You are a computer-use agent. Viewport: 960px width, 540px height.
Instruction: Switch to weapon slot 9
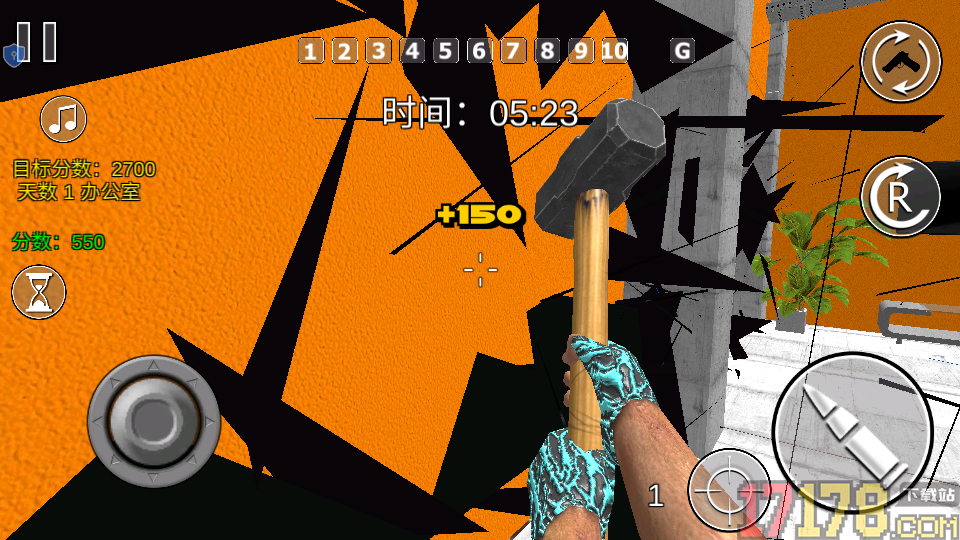pos(581,51)
